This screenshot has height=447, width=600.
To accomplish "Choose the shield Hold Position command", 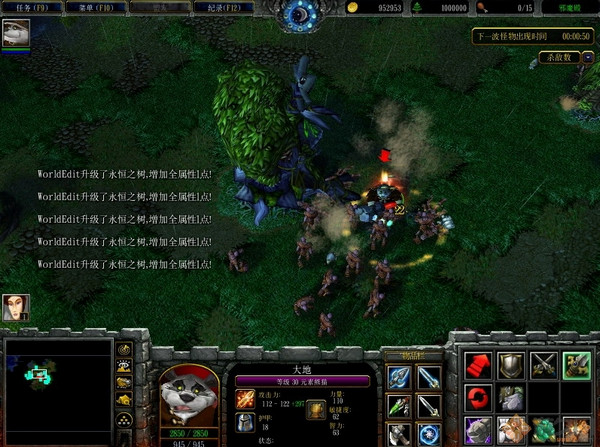I will click(x=511, y=365).
